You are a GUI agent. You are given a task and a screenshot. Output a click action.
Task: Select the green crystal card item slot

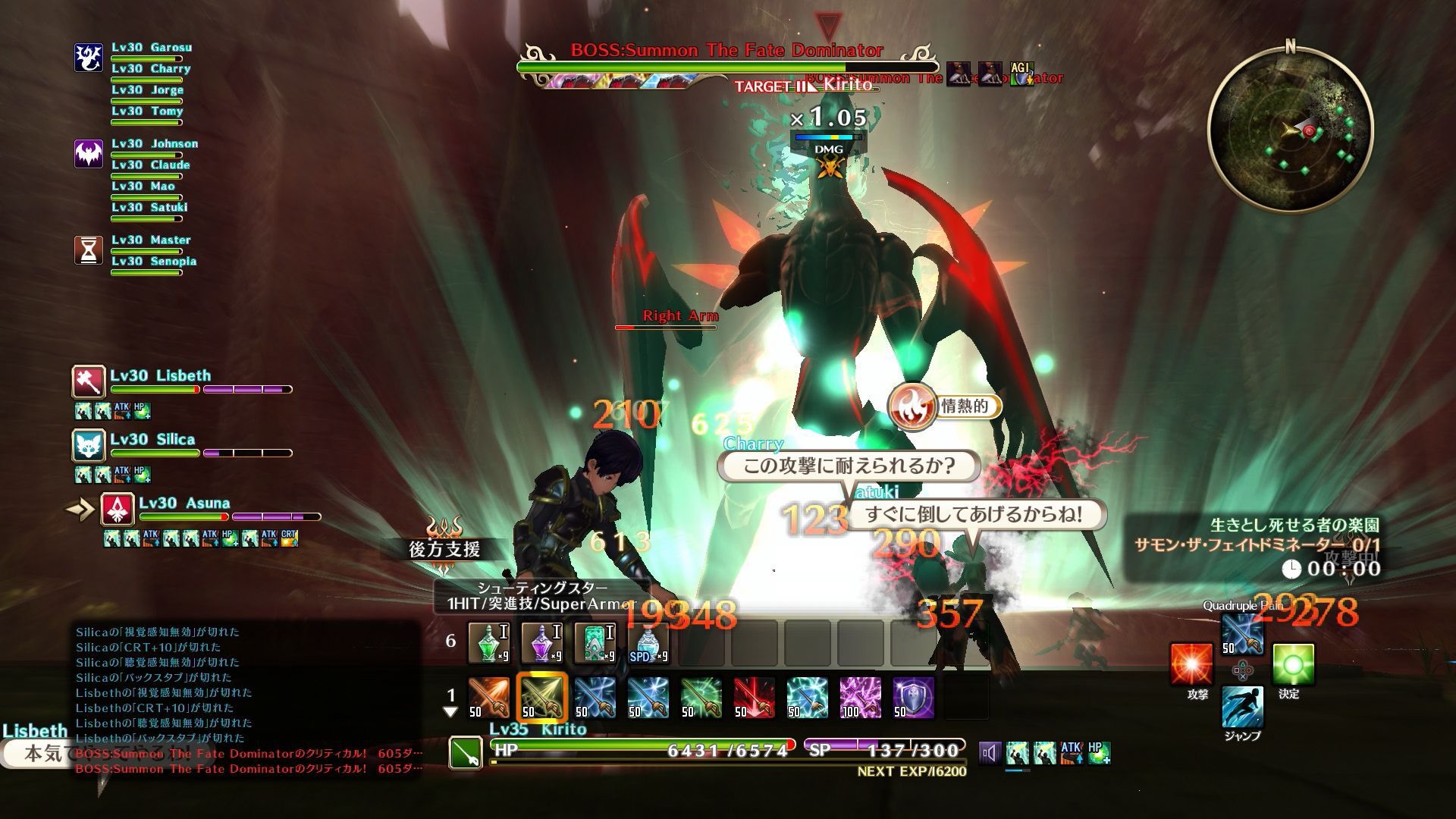595,642
